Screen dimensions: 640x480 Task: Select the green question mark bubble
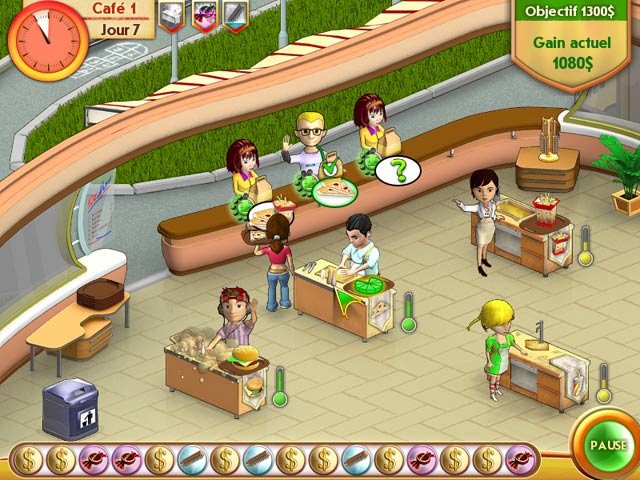click(398, 170)
